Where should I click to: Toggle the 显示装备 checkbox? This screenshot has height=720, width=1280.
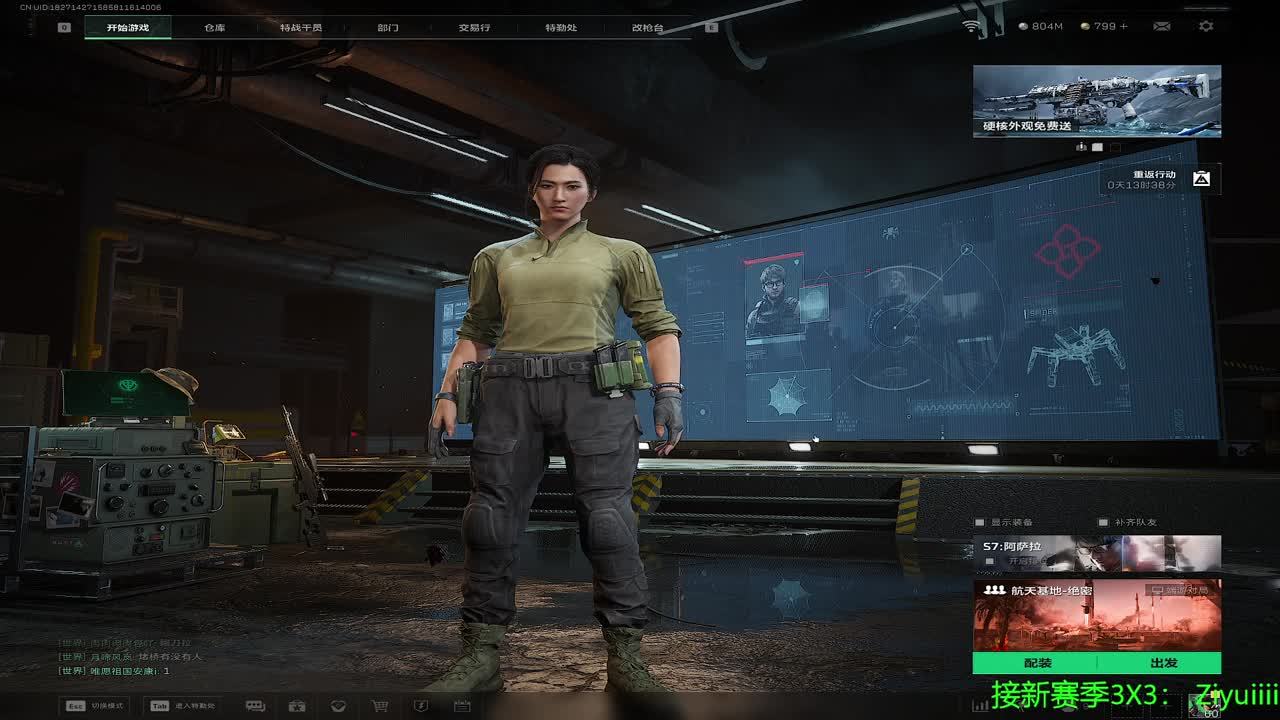pos(981,522)
